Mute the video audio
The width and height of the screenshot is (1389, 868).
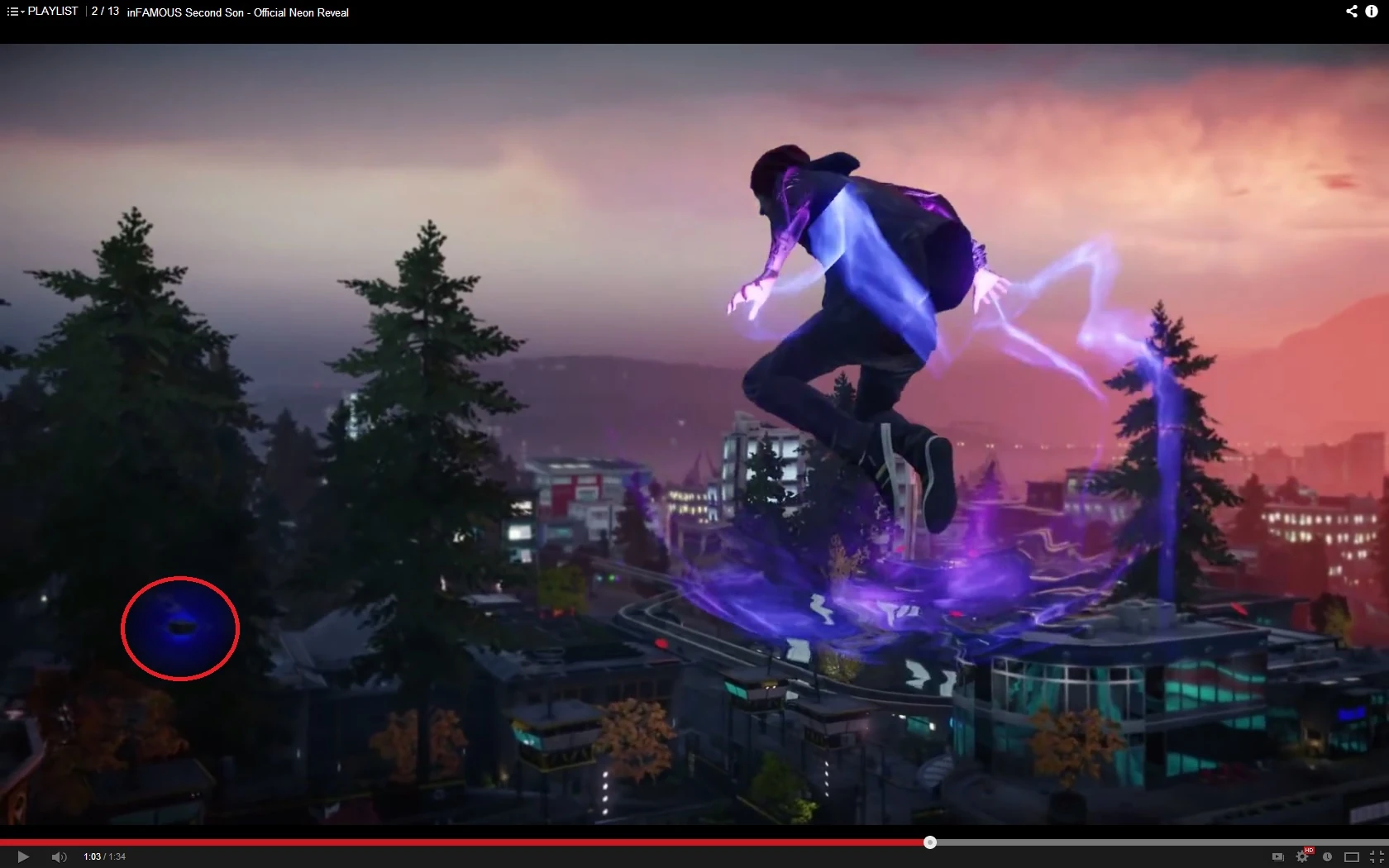(59, 857)
